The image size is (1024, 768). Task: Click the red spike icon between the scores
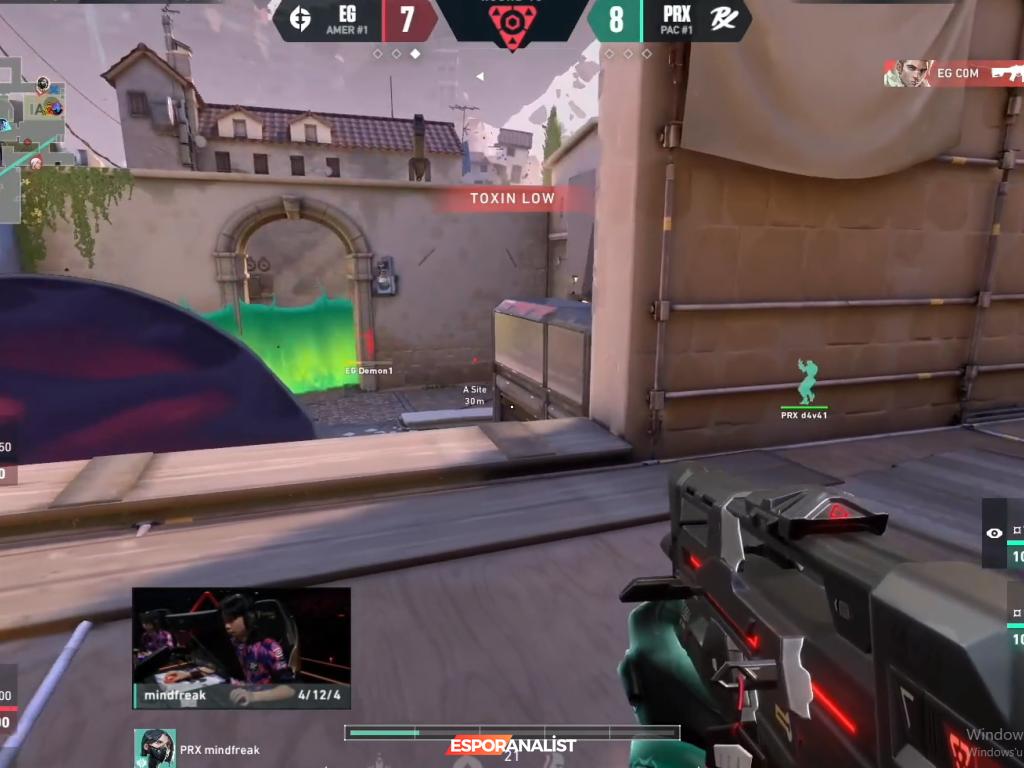coord(512,22)
